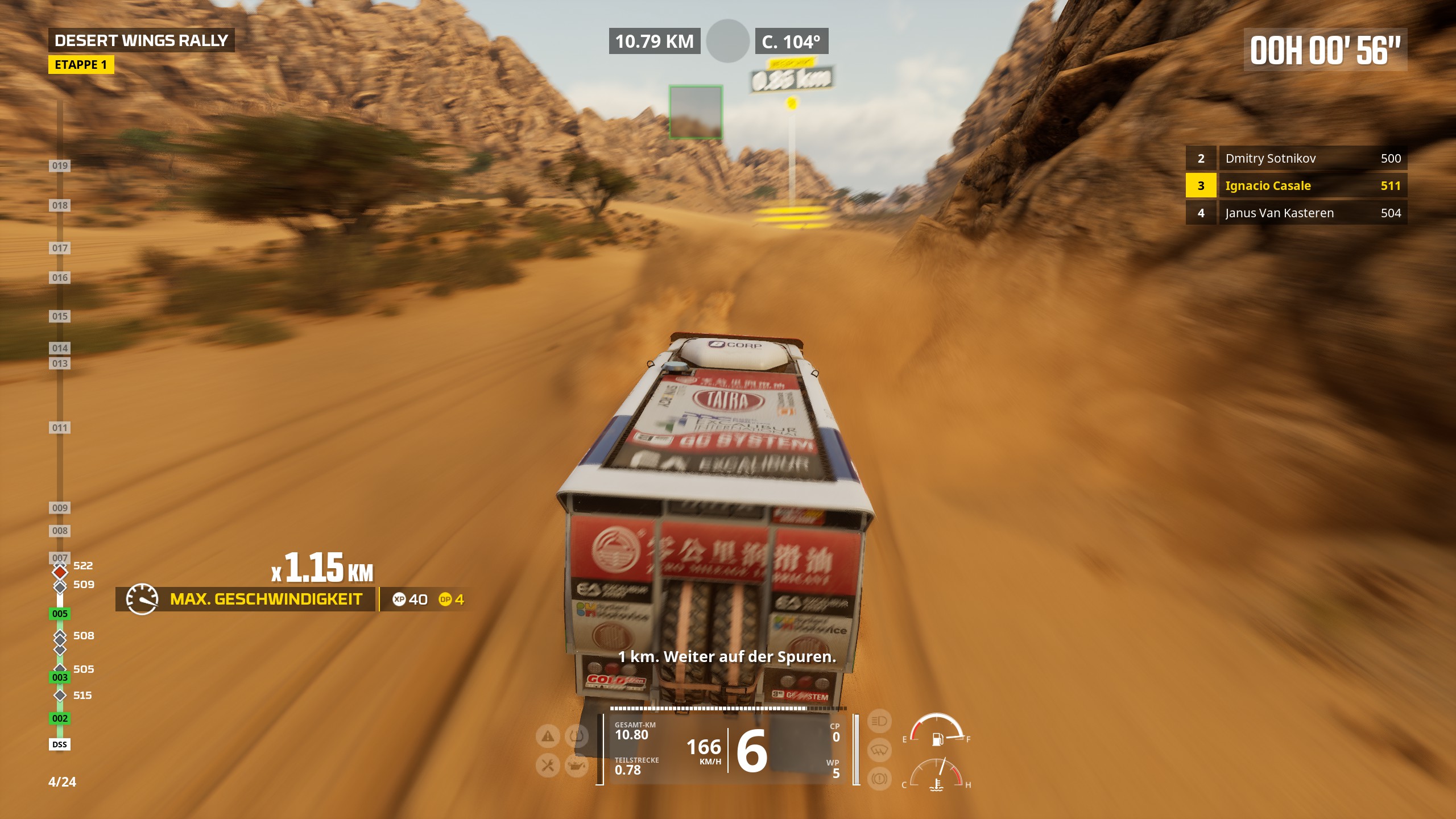Click the round compass indicator

pyautogui.click(x=727, y=41)
